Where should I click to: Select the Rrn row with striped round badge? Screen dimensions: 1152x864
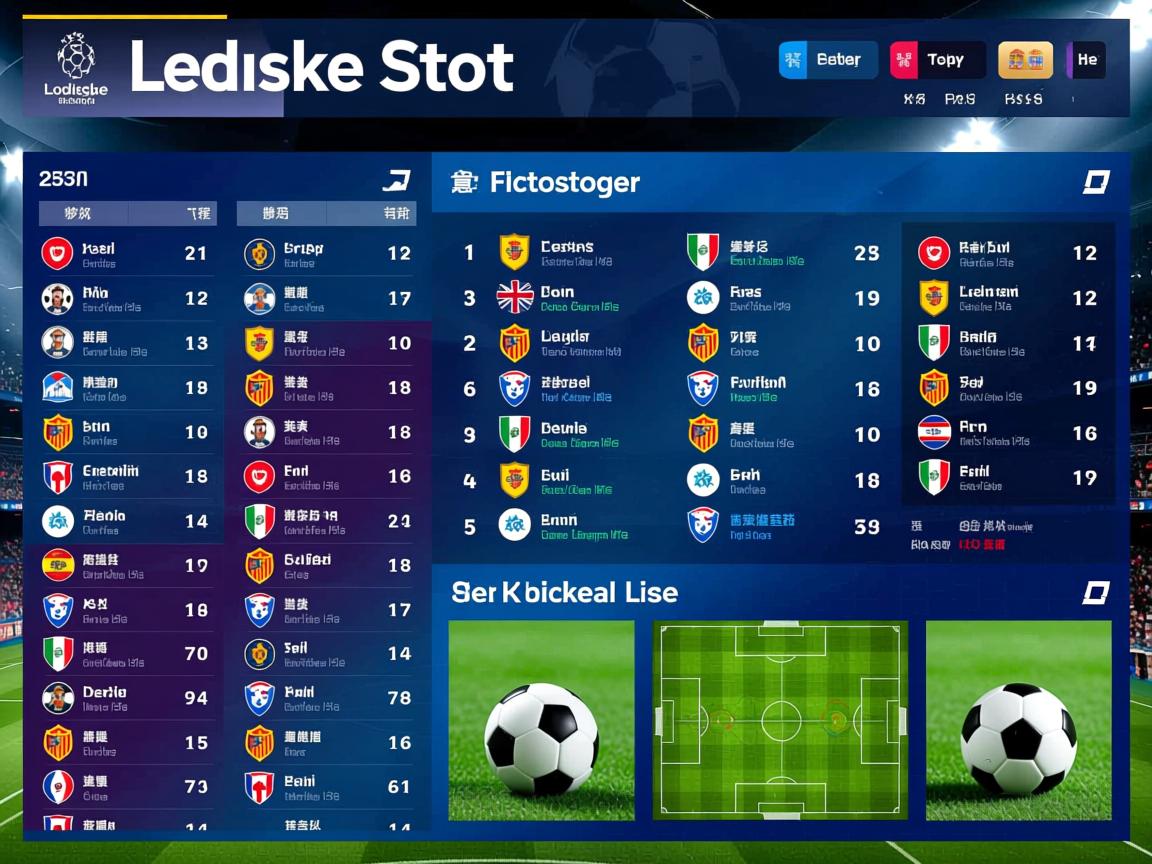[x=1008, y=433]
